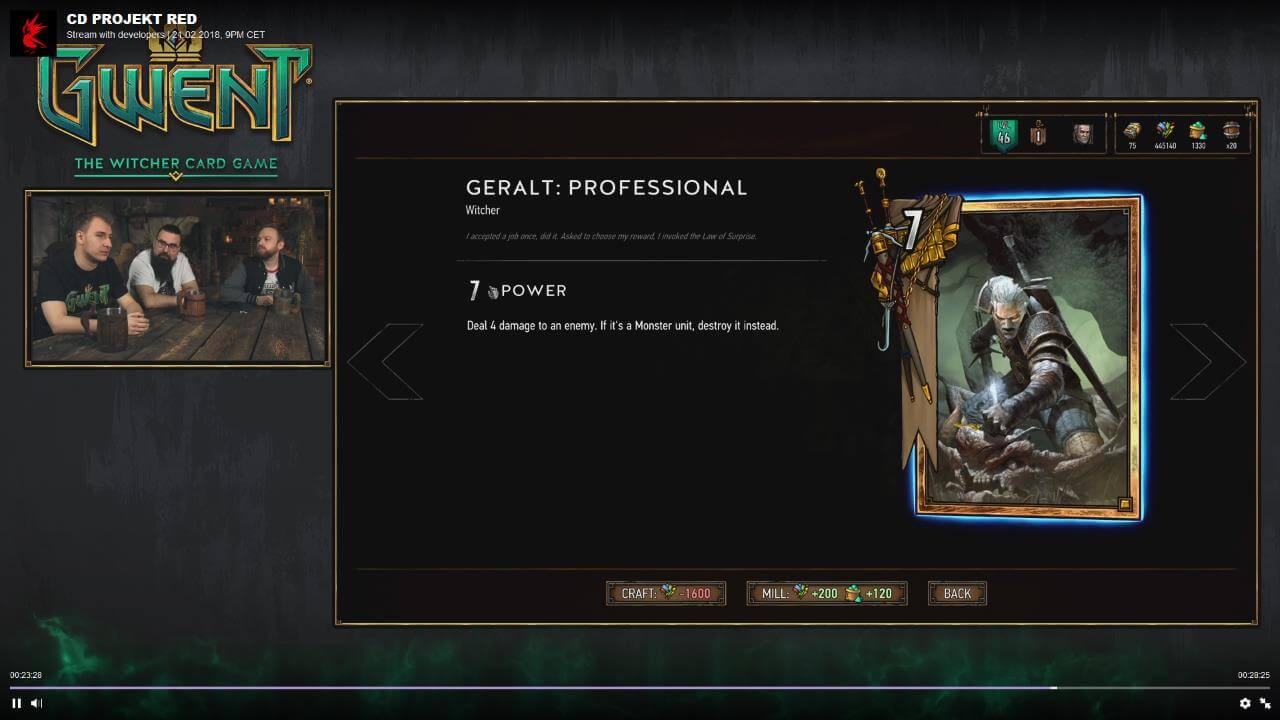The height and width of the screenshot is (720, 1280).
Task: Seek using the video progress bar
Action: point(640,688)
